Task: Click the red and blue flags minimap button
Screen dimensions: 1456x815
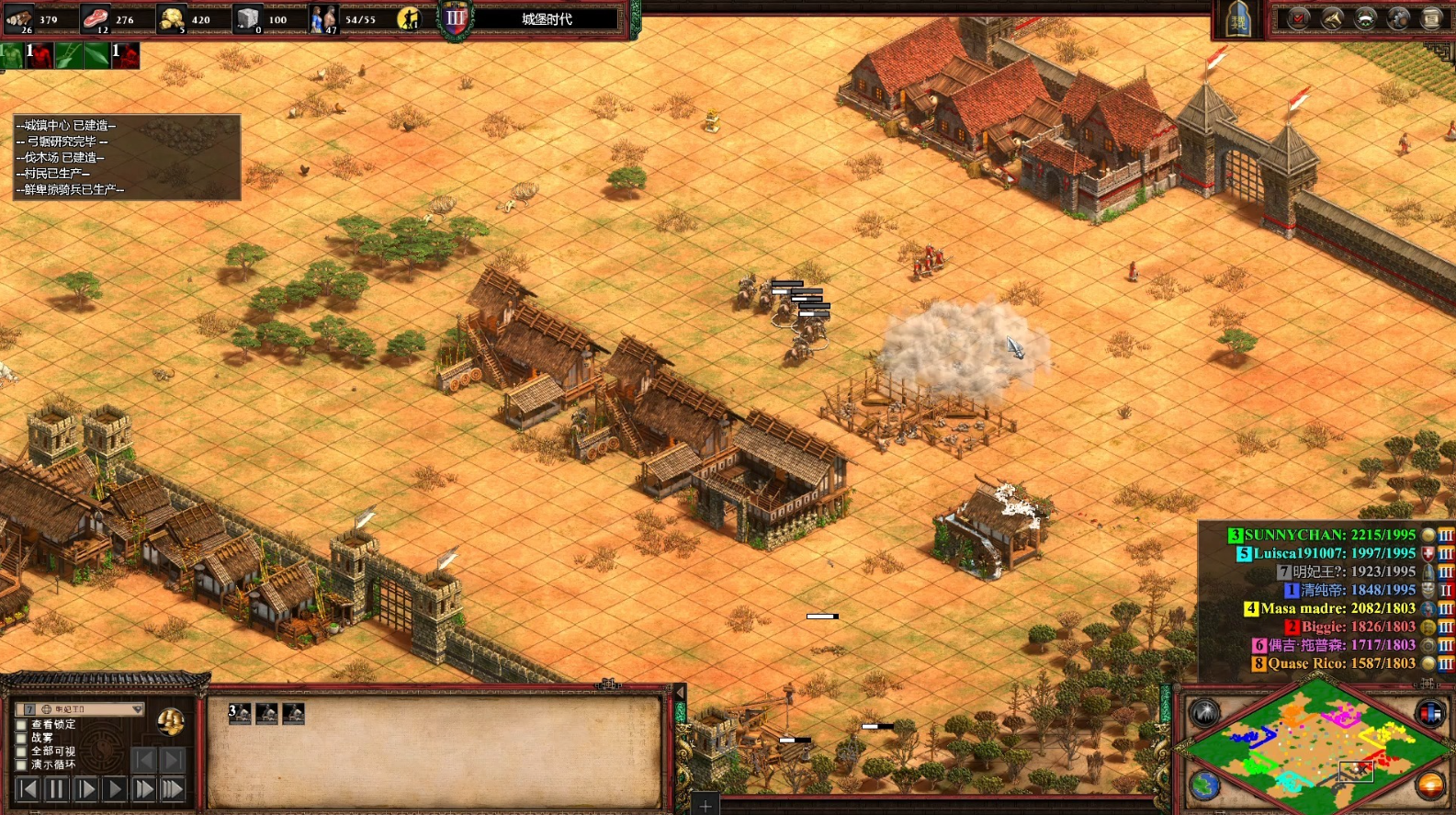Action: [x=1430, y=713]
